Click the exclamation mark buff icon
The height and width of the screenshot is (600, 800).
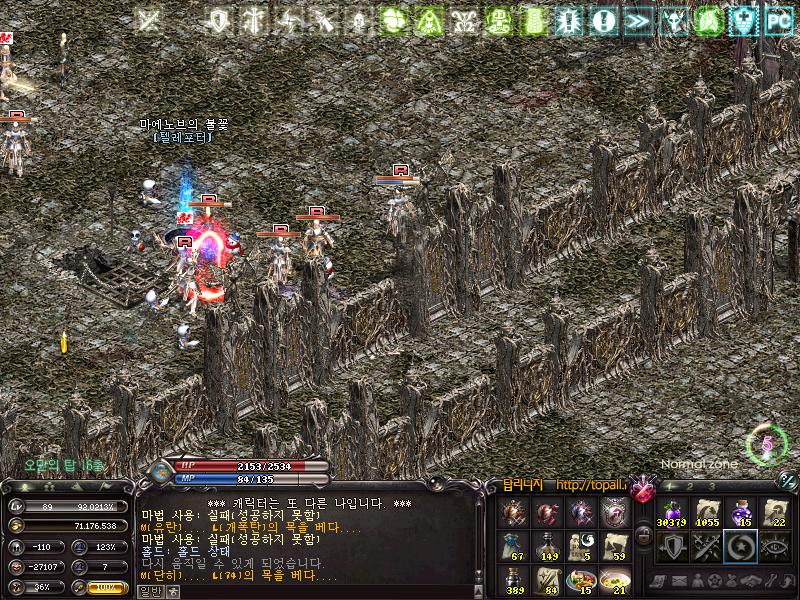pos(603,19)
